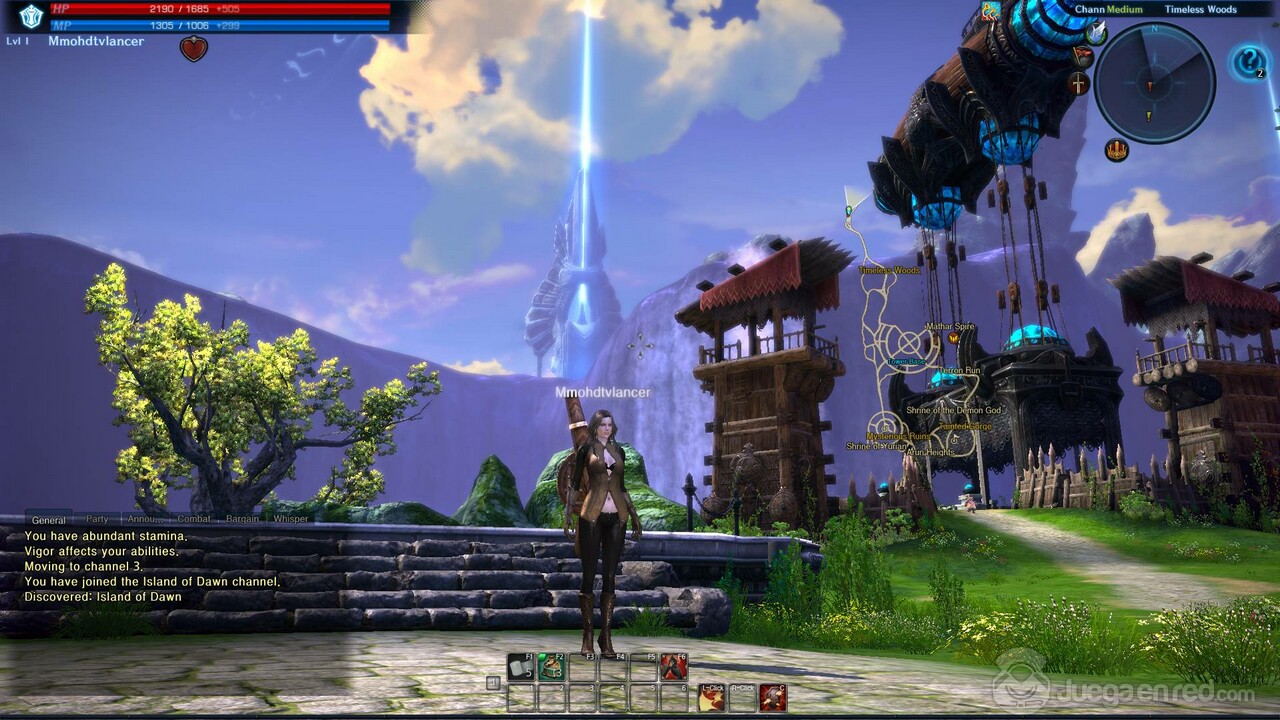Open the channel selector showing Medium
This screenshot has height=720, width=1280.
[1108, 9]
